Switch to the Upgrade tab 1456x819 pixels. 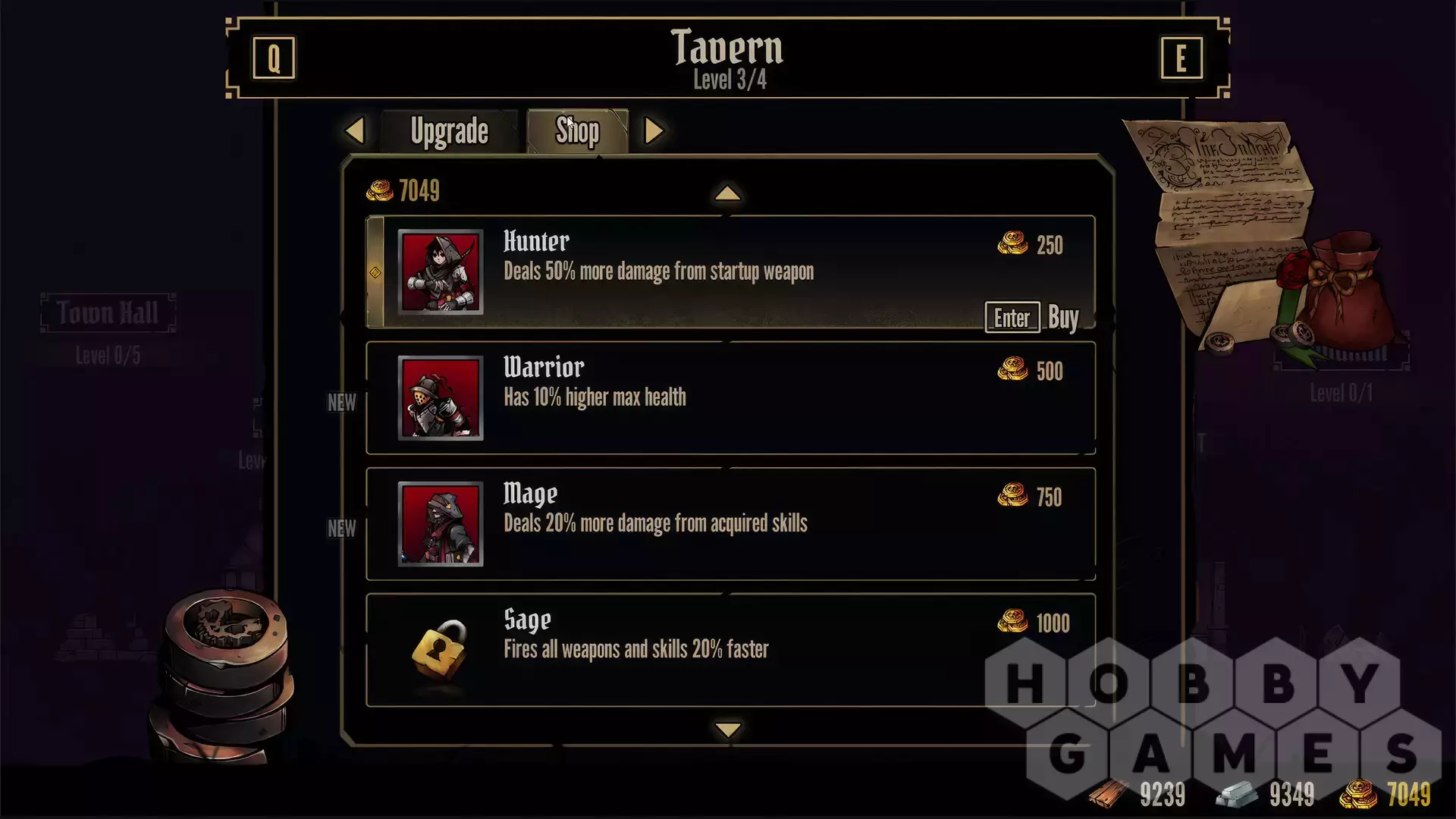coord(449,131)
